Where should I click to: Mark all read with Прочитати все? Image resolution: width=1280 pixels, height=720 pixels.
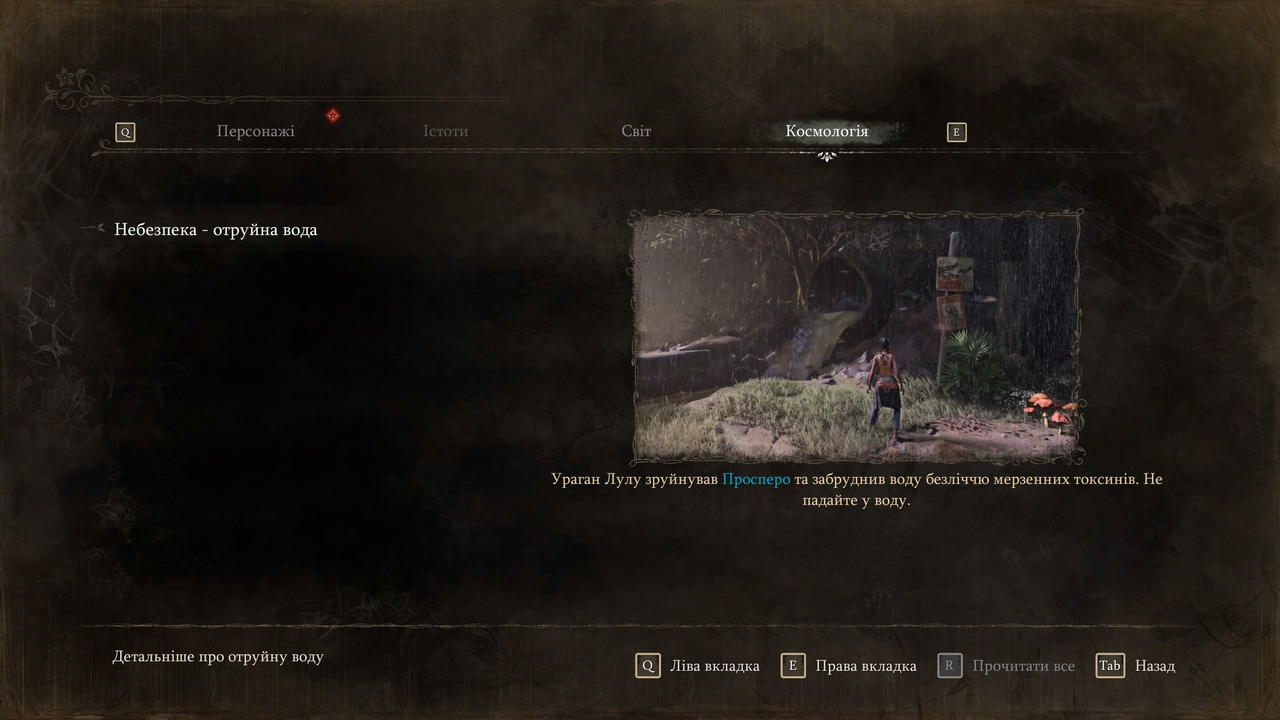coord(1006,666)
